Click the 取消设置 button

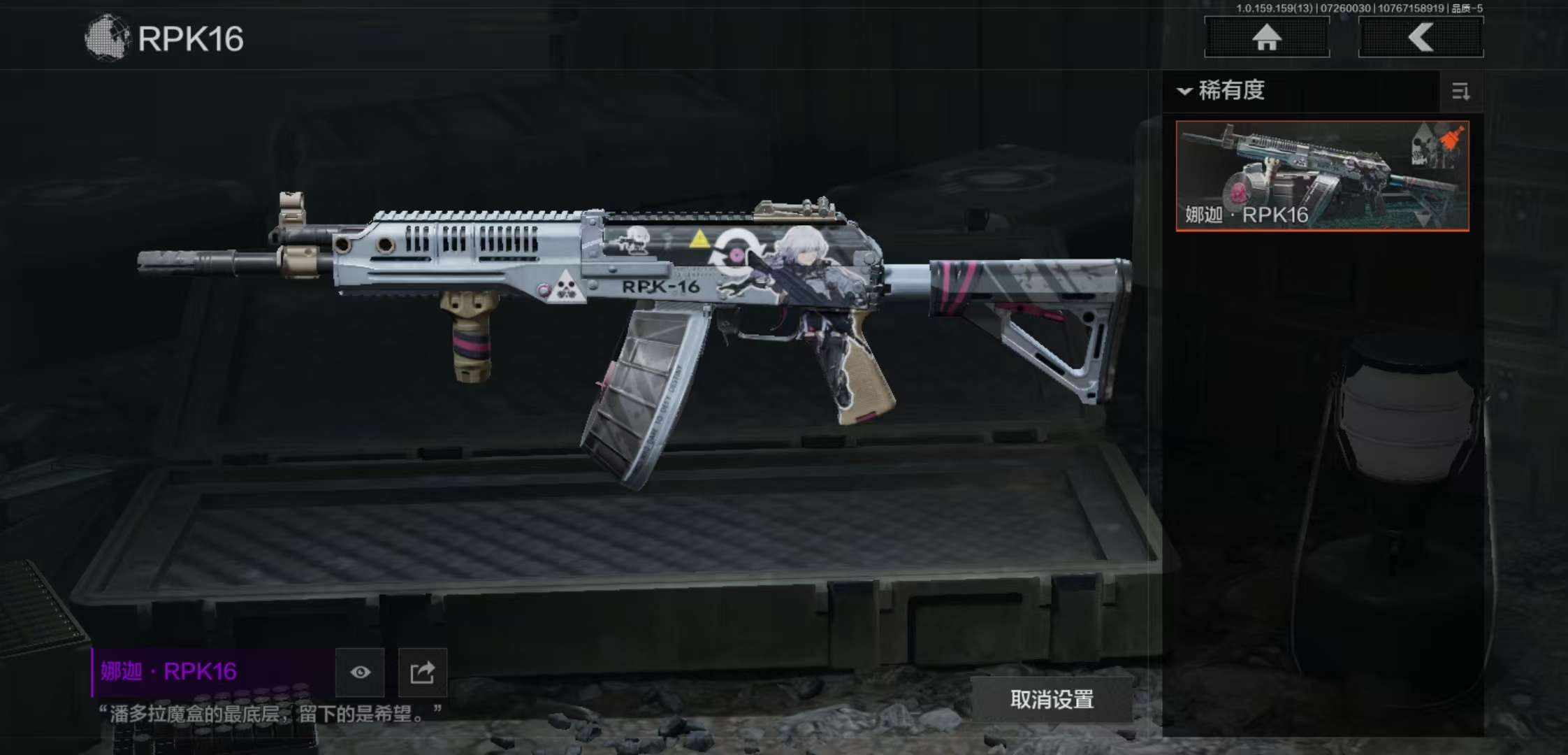pyautogui.click(x=1052, y=699)
